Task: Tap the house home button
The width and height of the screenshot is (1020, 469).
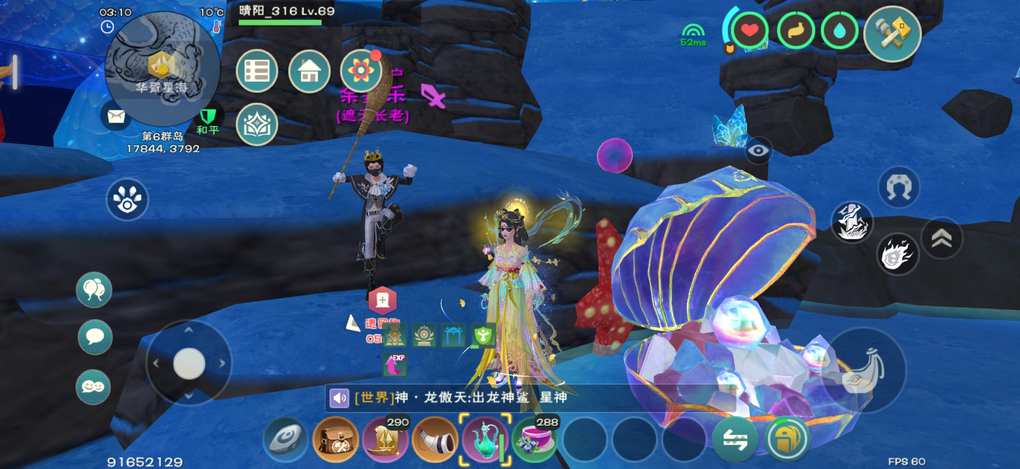Action: click(x=309, y=71)
